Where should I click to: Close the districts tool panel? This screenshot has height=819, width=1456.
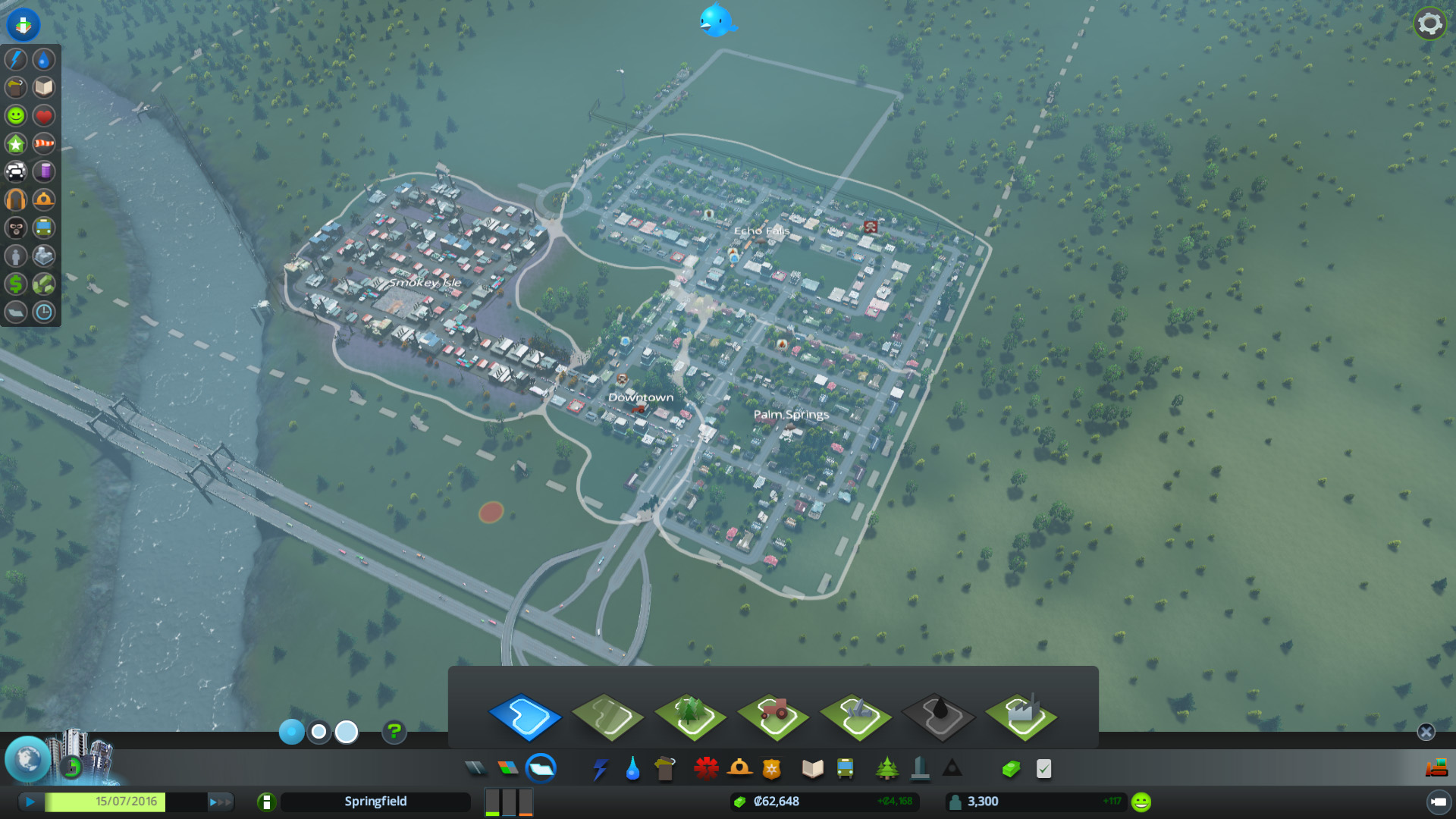(x=1426, y=732)
